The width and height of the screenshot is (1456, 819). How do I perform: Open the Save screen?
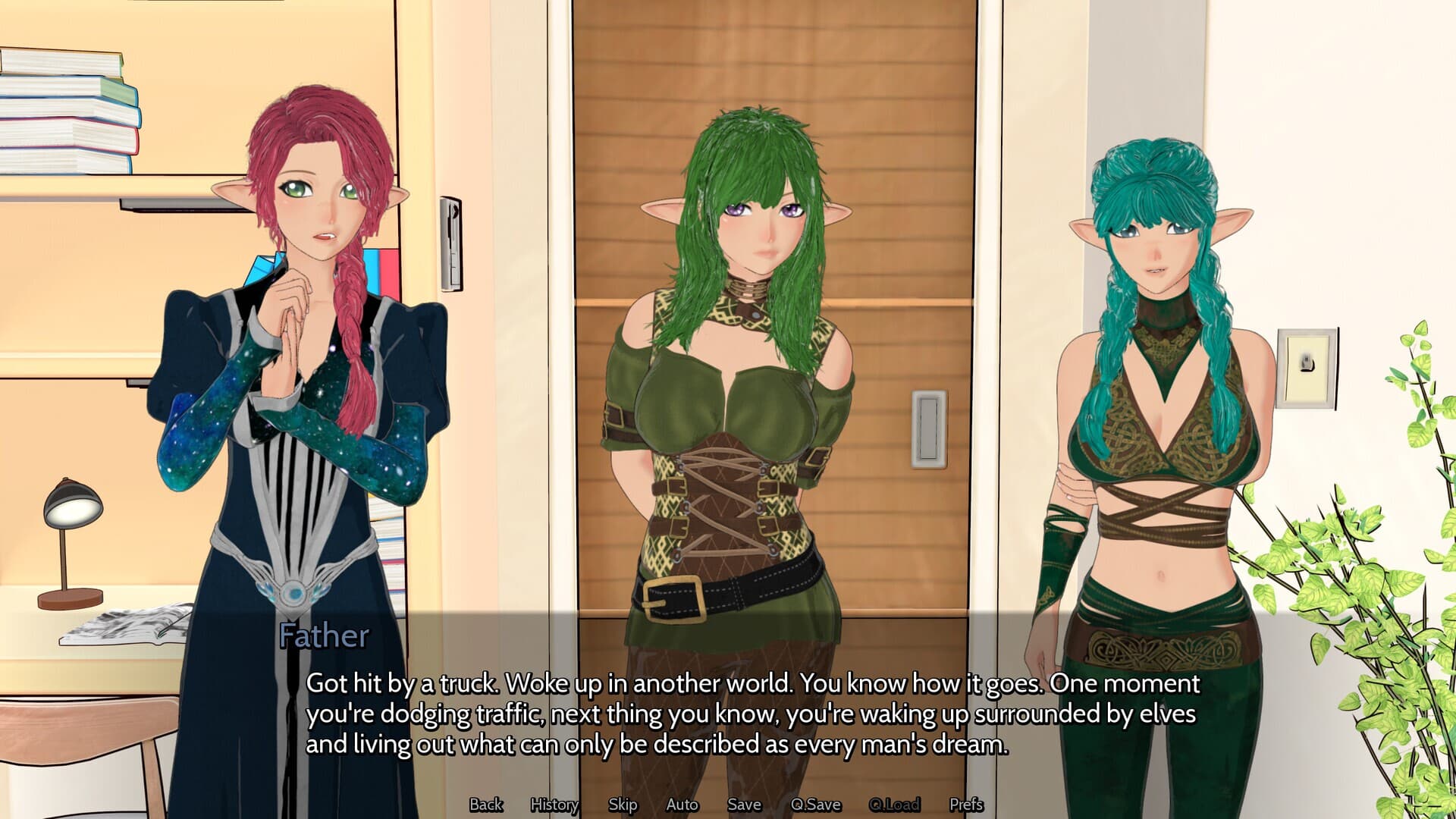(743, 805)
